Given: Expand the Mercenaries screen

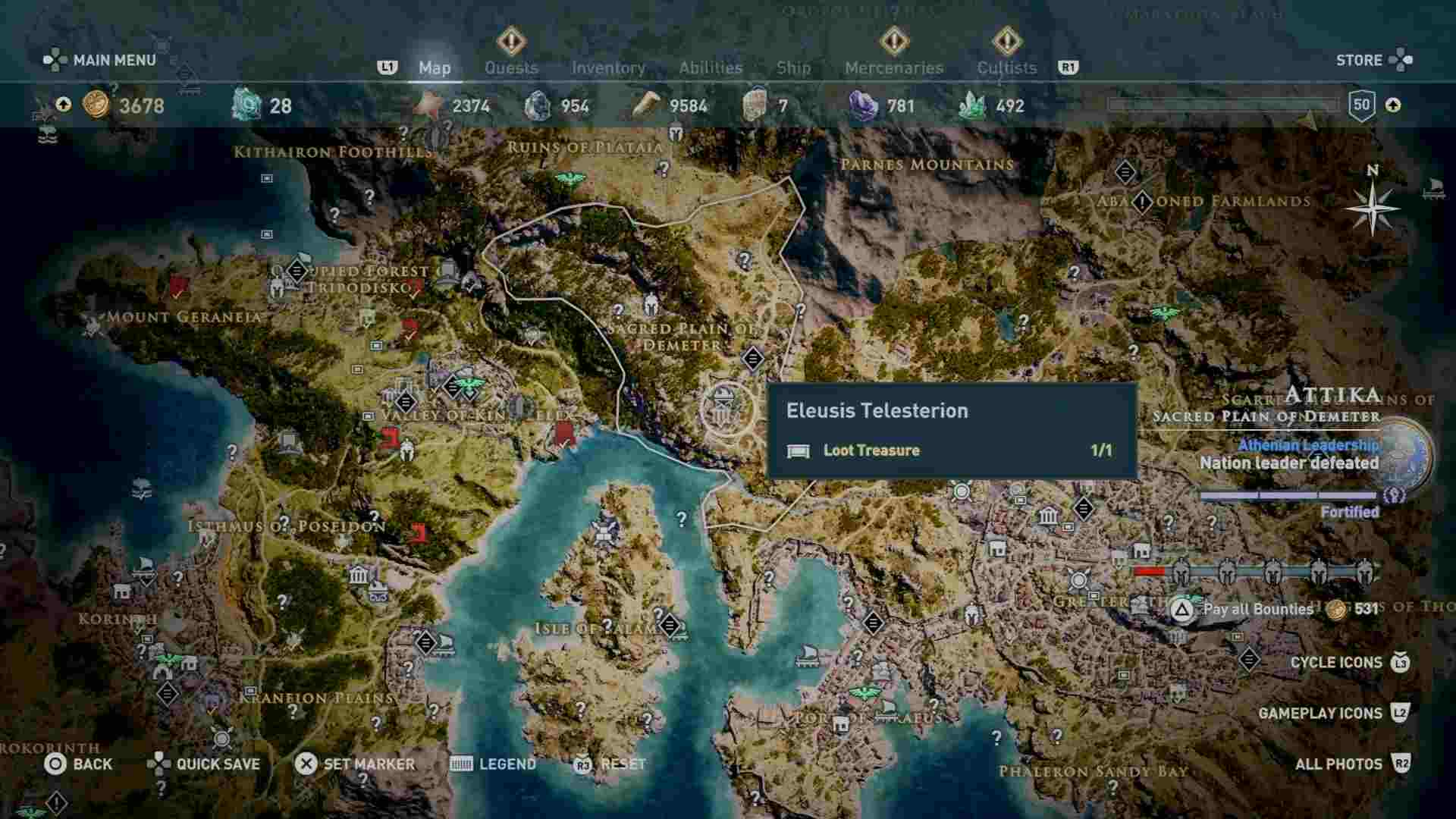Looking at the screenshot, I should point(893,67).
